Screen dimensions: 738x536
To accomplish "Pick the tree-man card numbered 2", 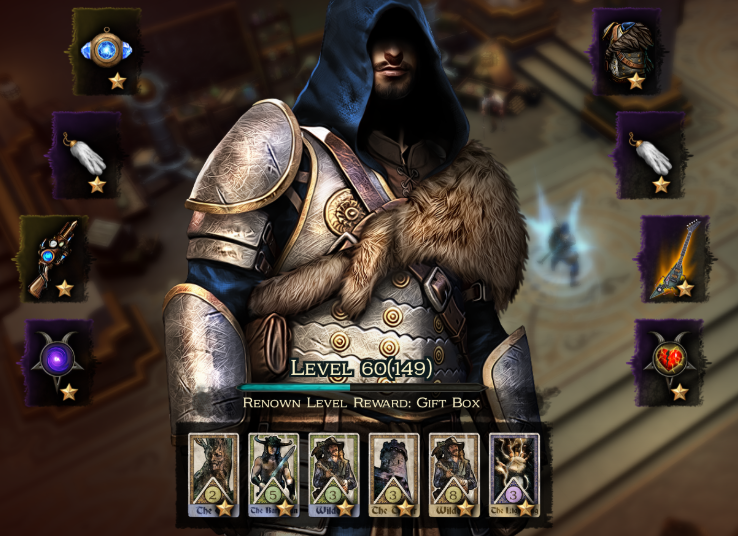I will 213,473.
